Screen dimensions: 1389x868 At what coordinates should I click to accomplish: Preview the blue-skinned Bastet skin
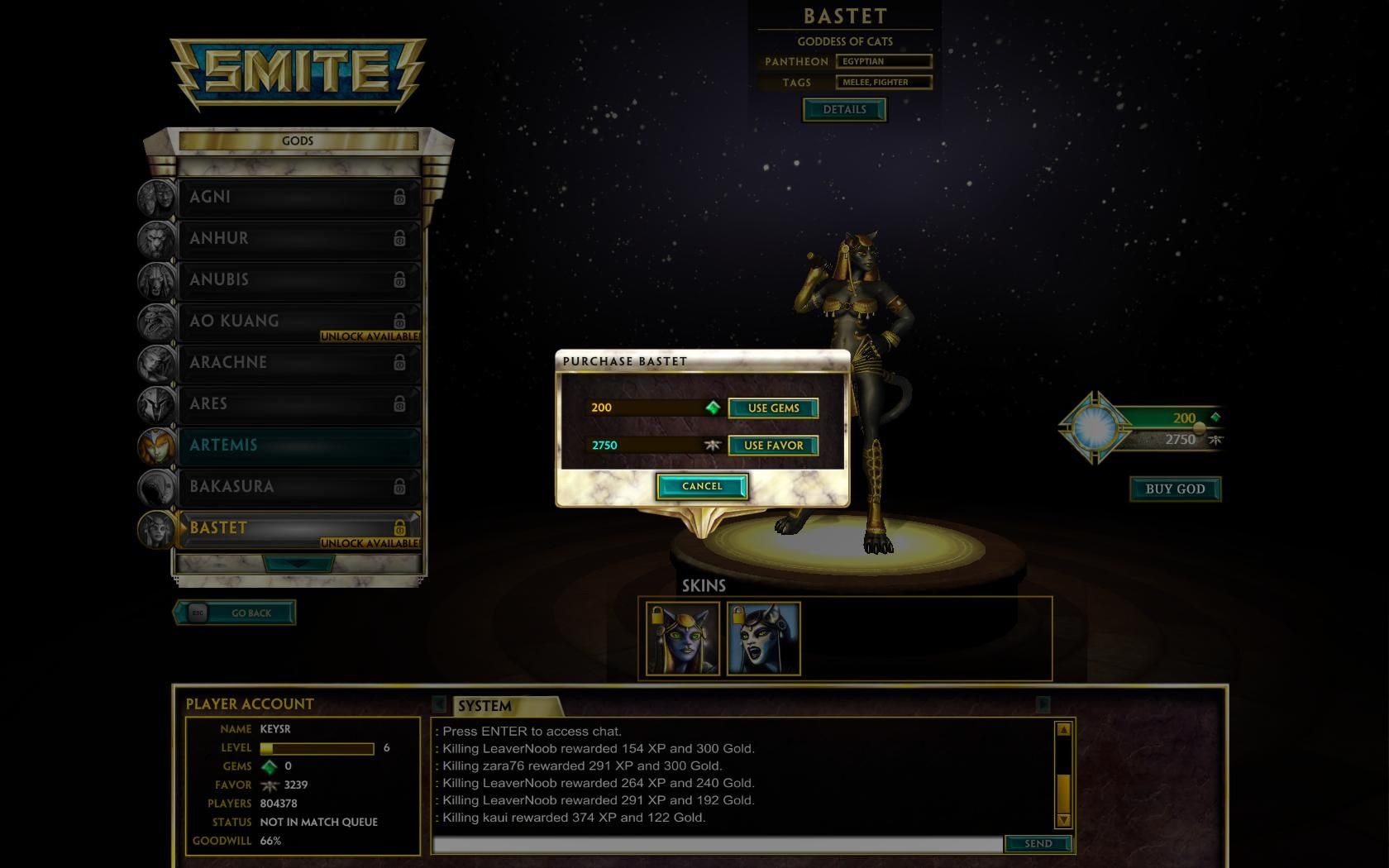pos(682,638)
